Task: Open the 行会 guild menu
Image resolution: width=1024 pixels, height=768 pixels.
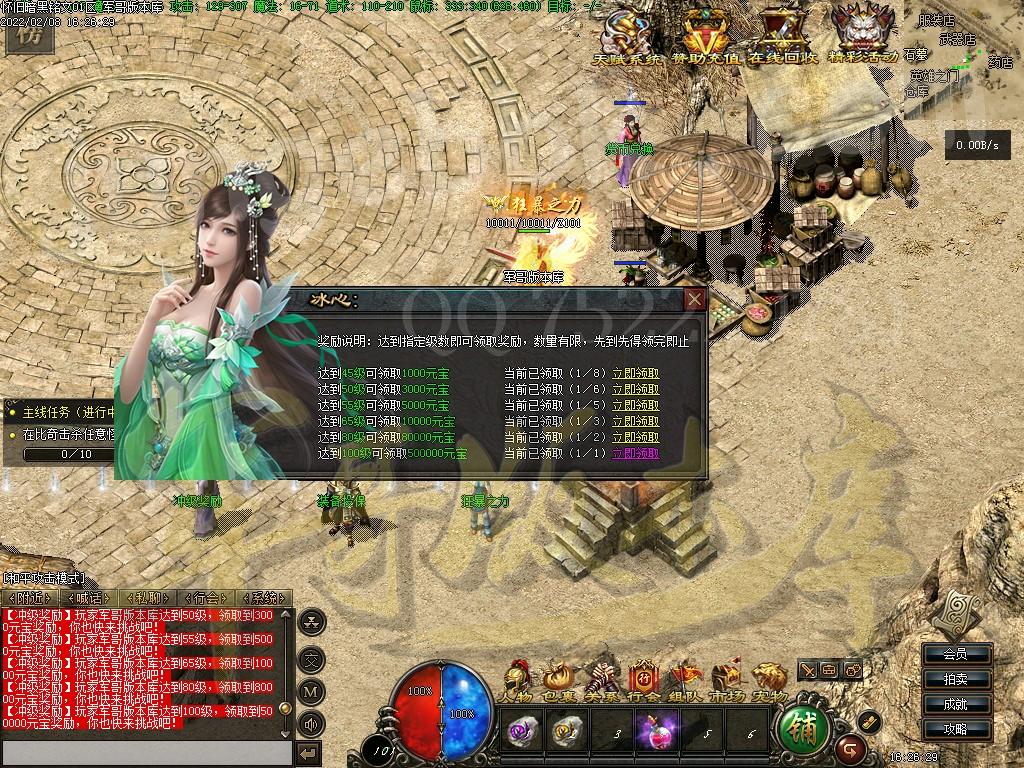Action: (645, 680)
